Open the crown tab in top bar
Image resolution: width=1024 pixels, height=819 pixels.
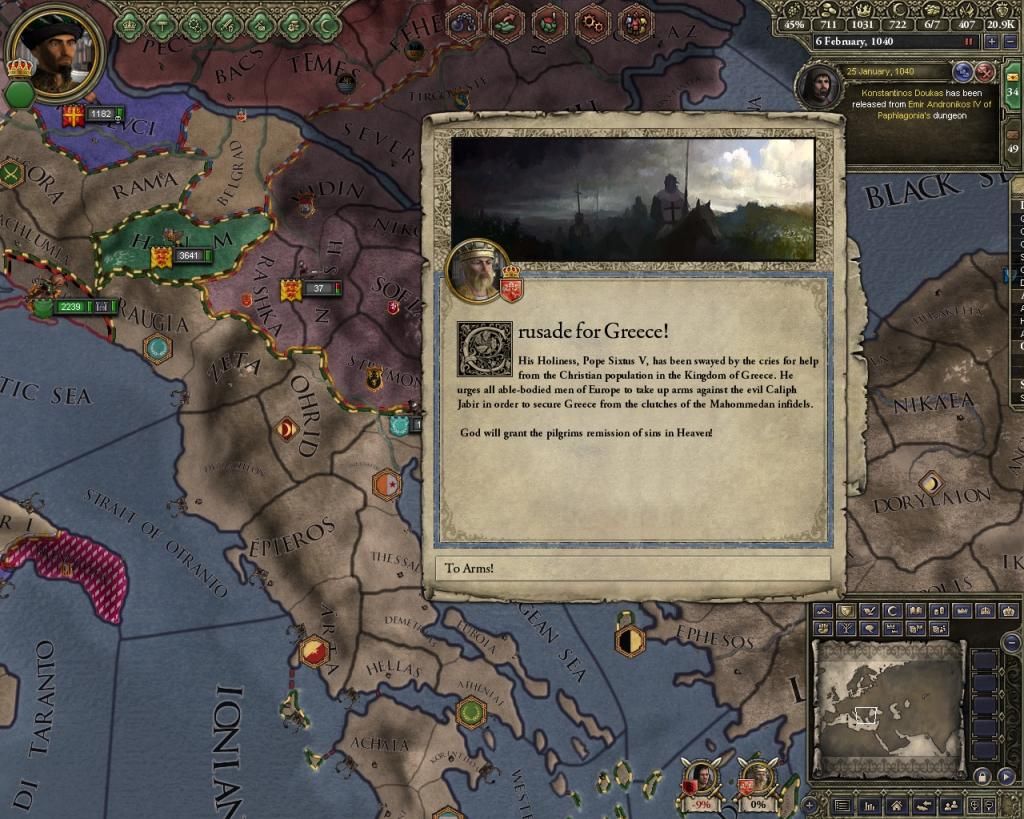[x=130, y=24]
